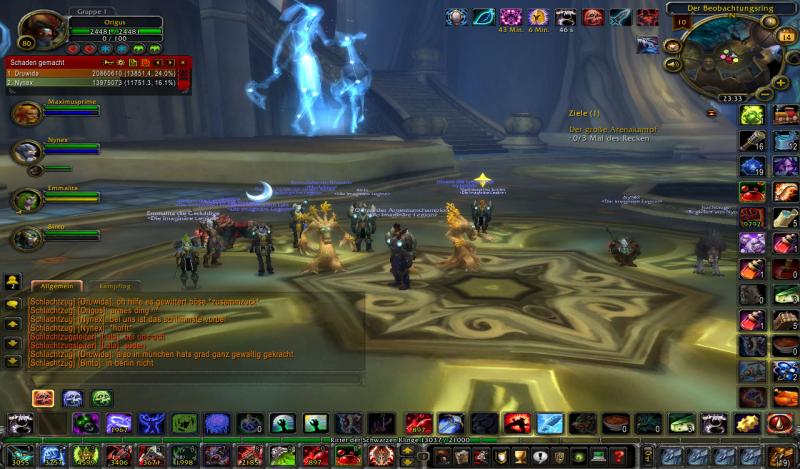Open the chat menu speech bubble button

pyautogui.click(x=13, y=303)
